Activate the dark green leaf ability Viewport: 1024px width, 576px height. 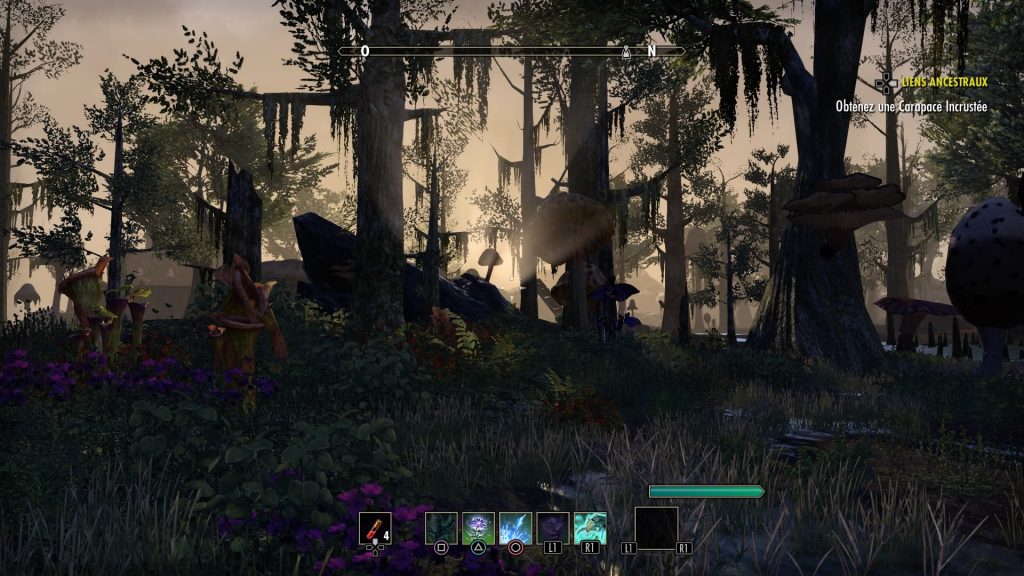click(x=441, y=527)
